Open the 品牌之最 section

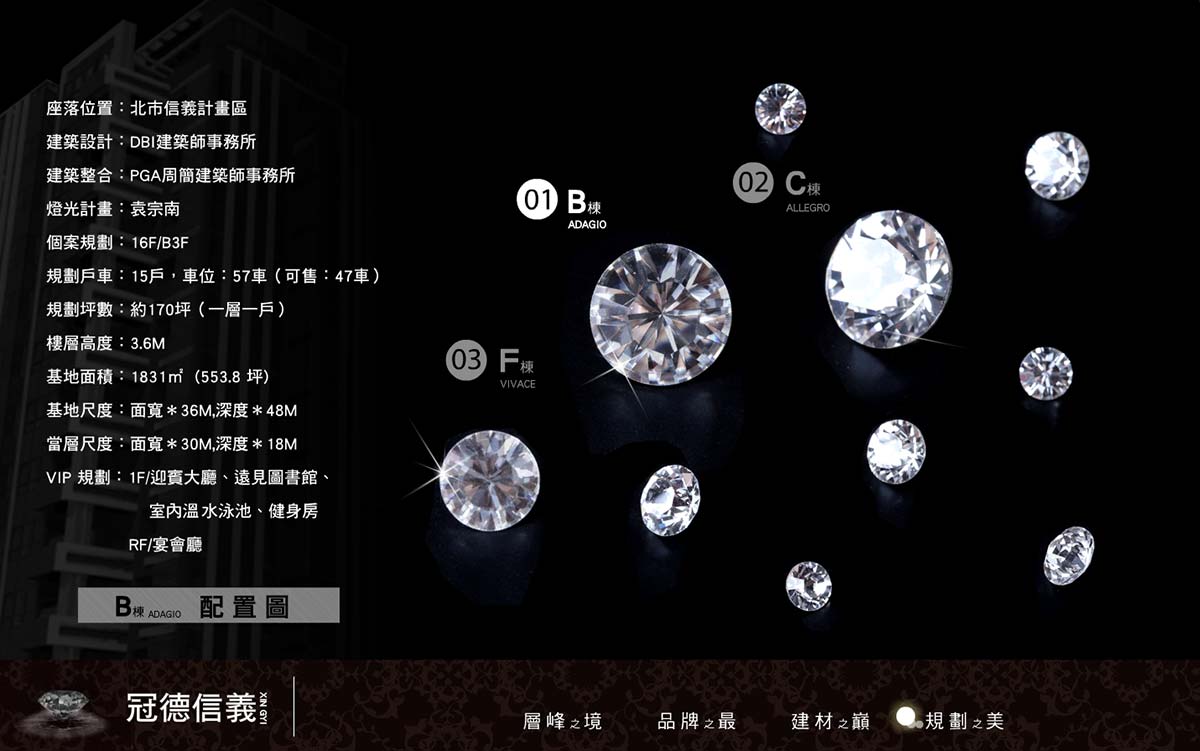[697, 721]
